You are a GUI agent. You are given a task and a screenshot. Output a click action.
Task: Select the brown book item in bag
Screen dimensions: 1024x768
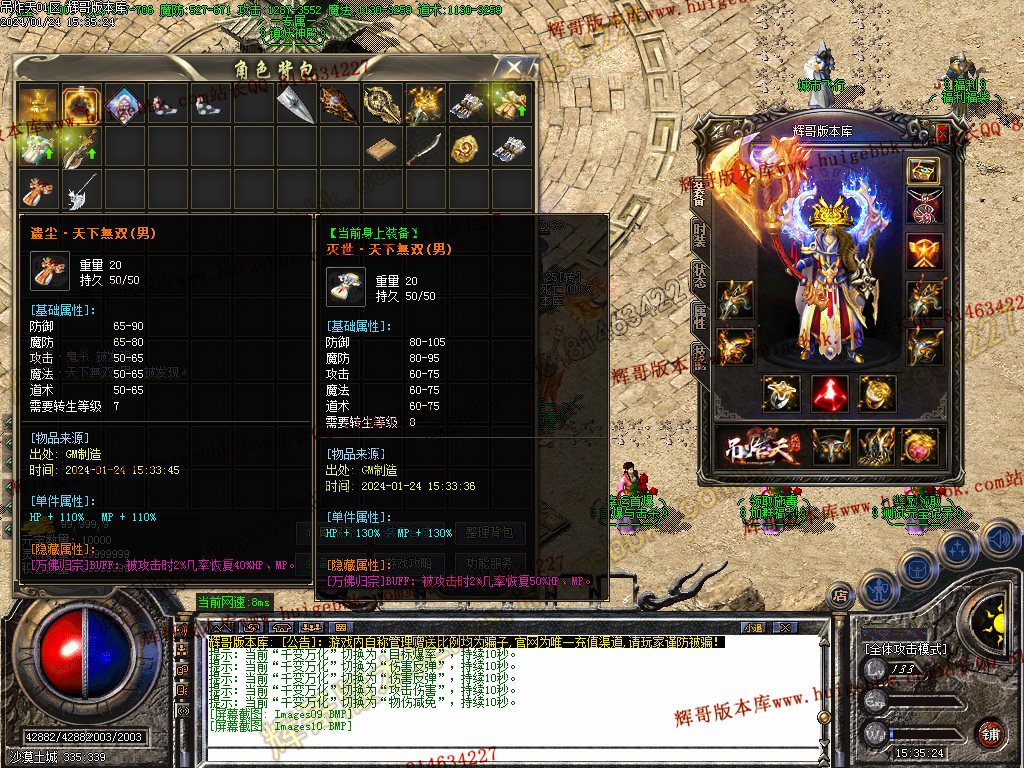pyautogui.click(x=382, y=148)
